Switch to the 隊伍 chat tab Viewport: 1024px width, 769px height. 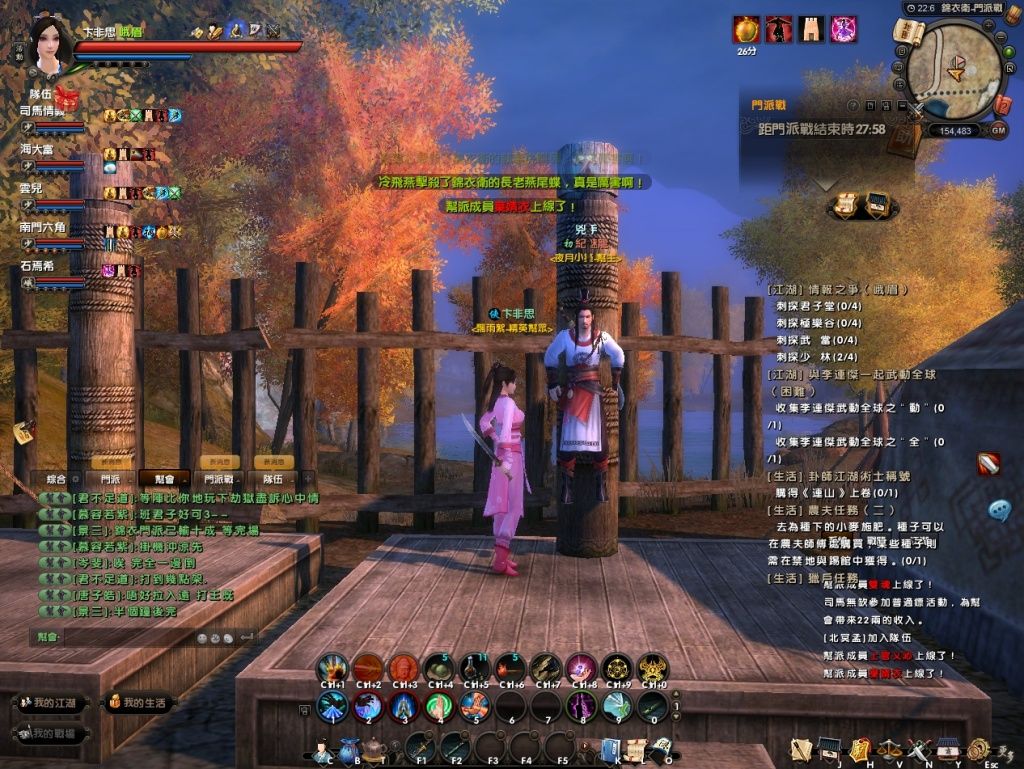(x=273, y=479)
